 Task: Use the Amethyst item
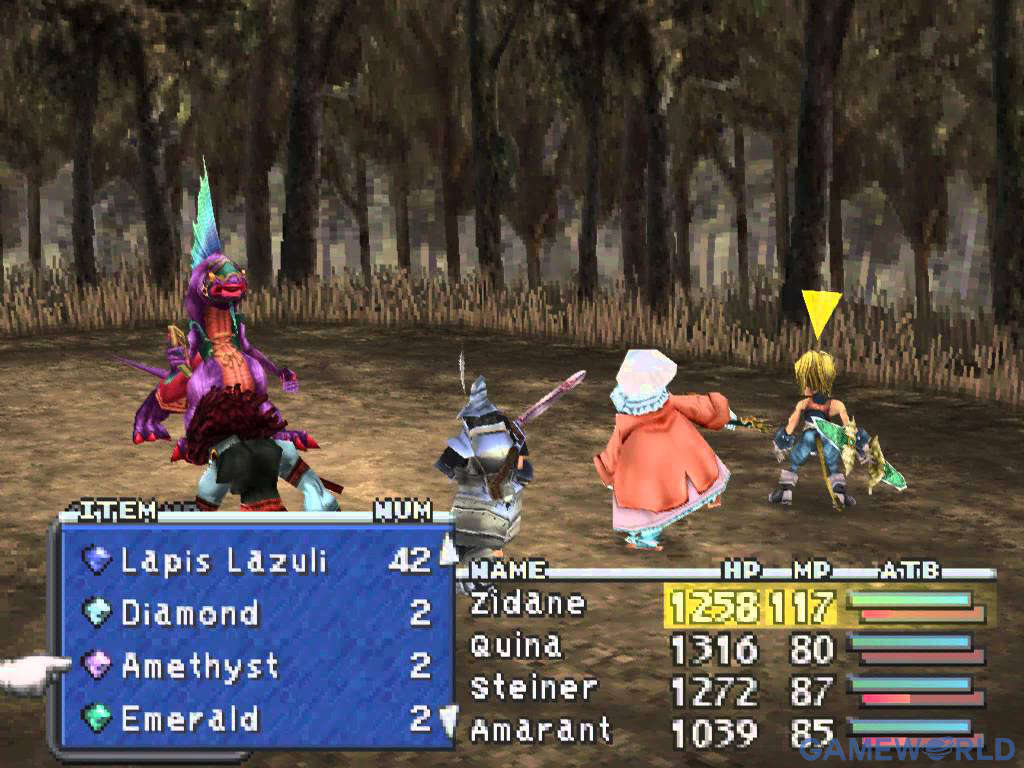(200, 665)
